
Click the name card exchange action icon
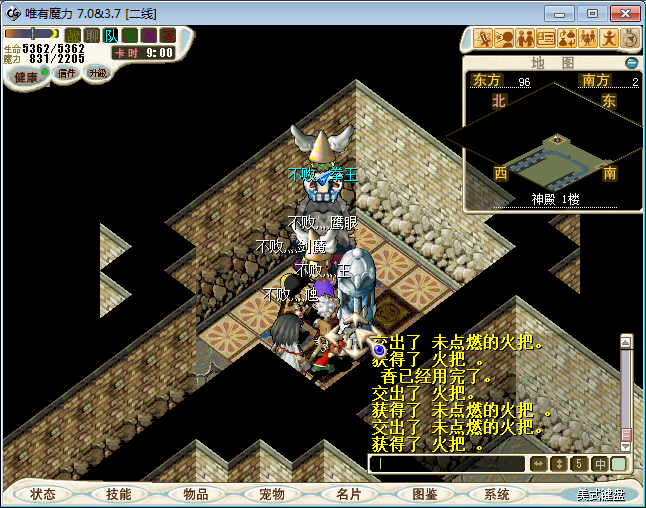(x=546, y=39)
